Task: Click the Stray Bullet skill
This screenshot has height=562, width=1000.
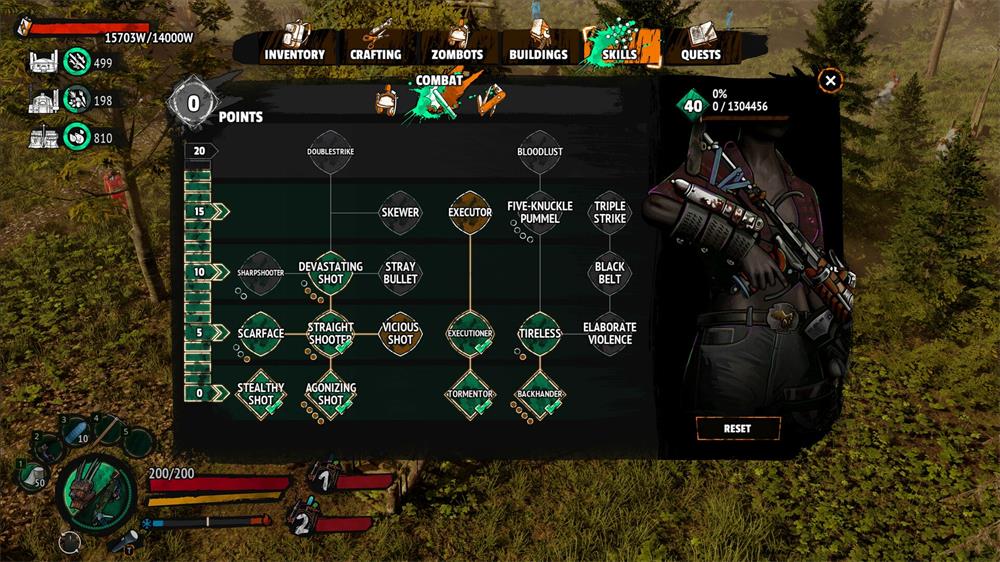Action: click(400, 273)
